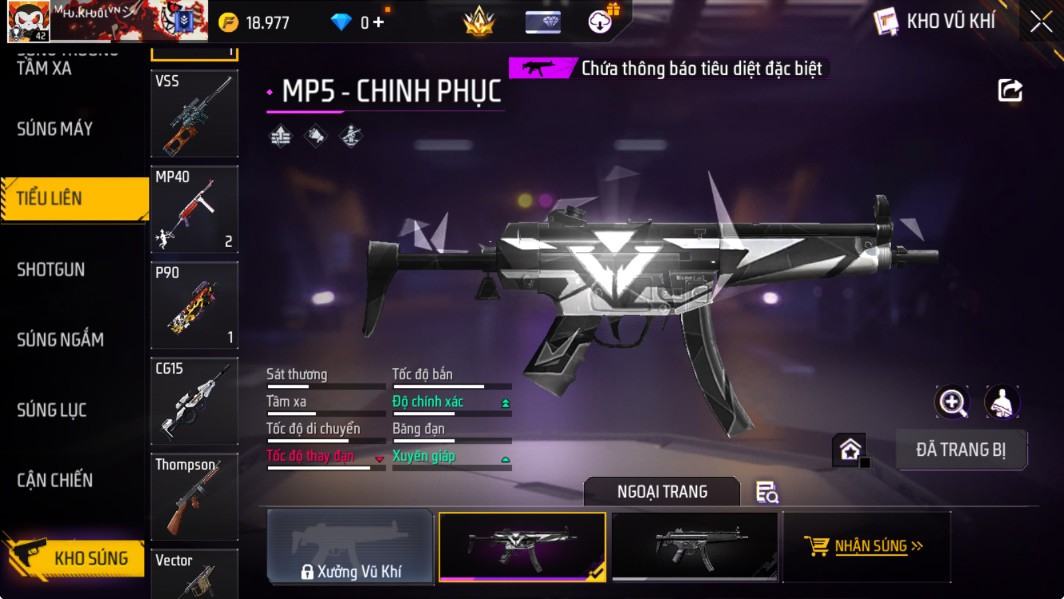This screenshot has height=599, width=1064.
Task: Zoom in with the magnifier button
Action: coord(952,402)
